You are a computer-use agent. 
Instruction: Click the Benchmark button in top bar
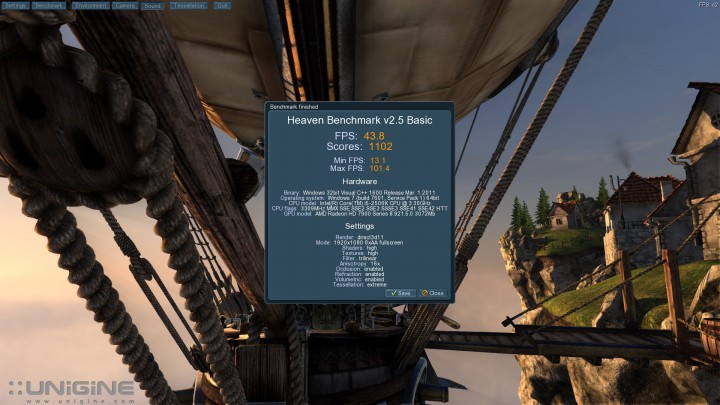pyautogui.click(x=49, y=5)
